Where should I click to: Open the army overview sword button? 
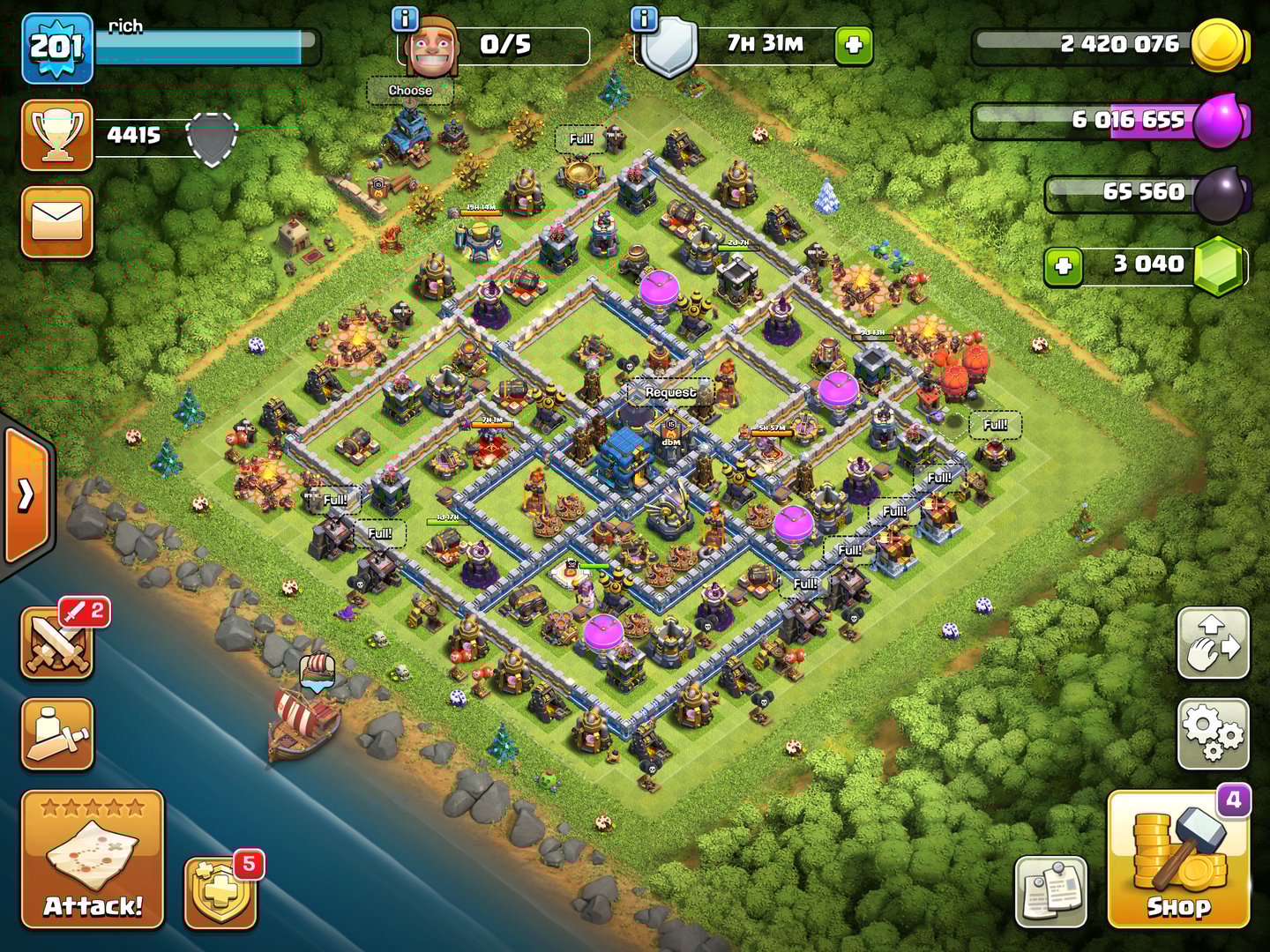(57, 734)
